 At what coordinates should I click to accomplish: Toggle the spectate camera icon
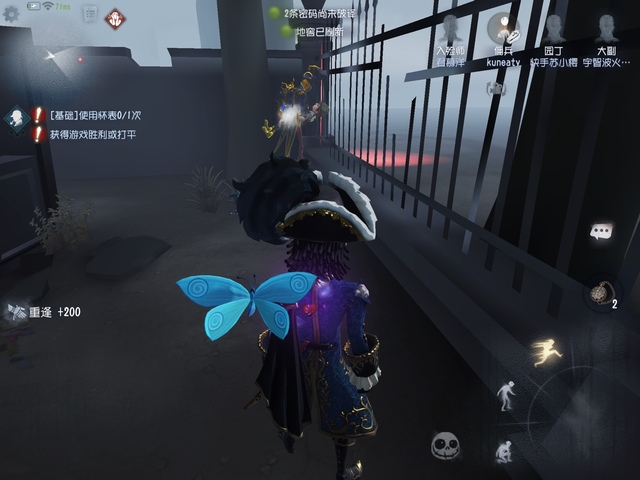point(495,88)
